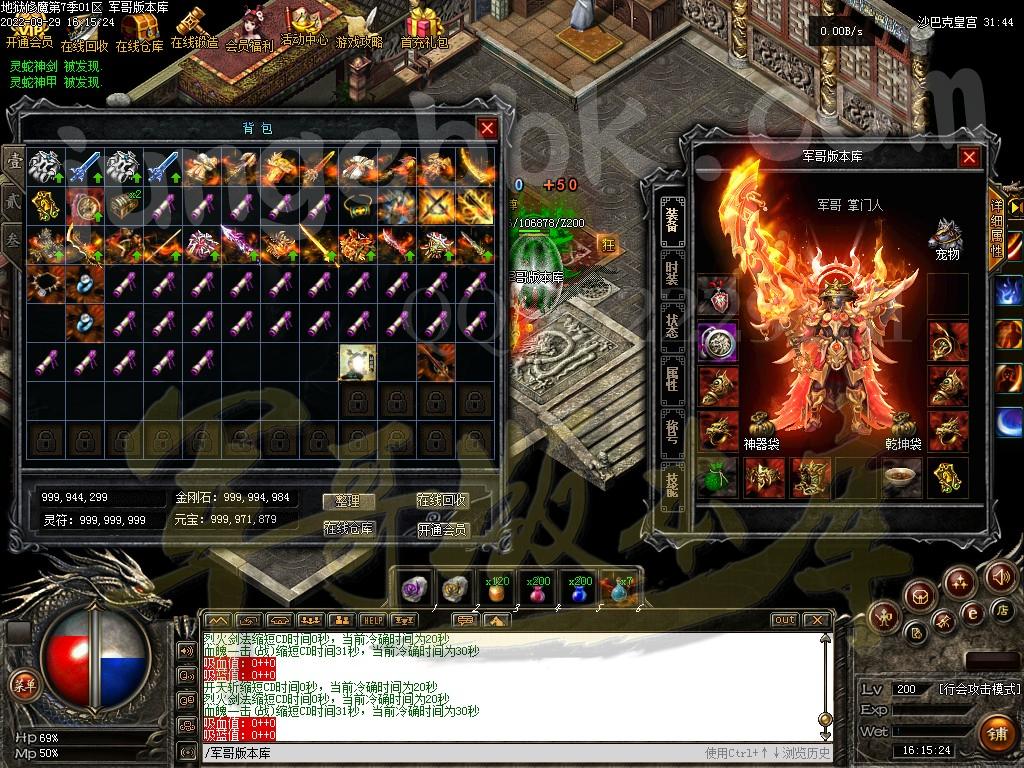
Task: Open the 在线锻造 hammer icon
Action: [x=193, y=26]
